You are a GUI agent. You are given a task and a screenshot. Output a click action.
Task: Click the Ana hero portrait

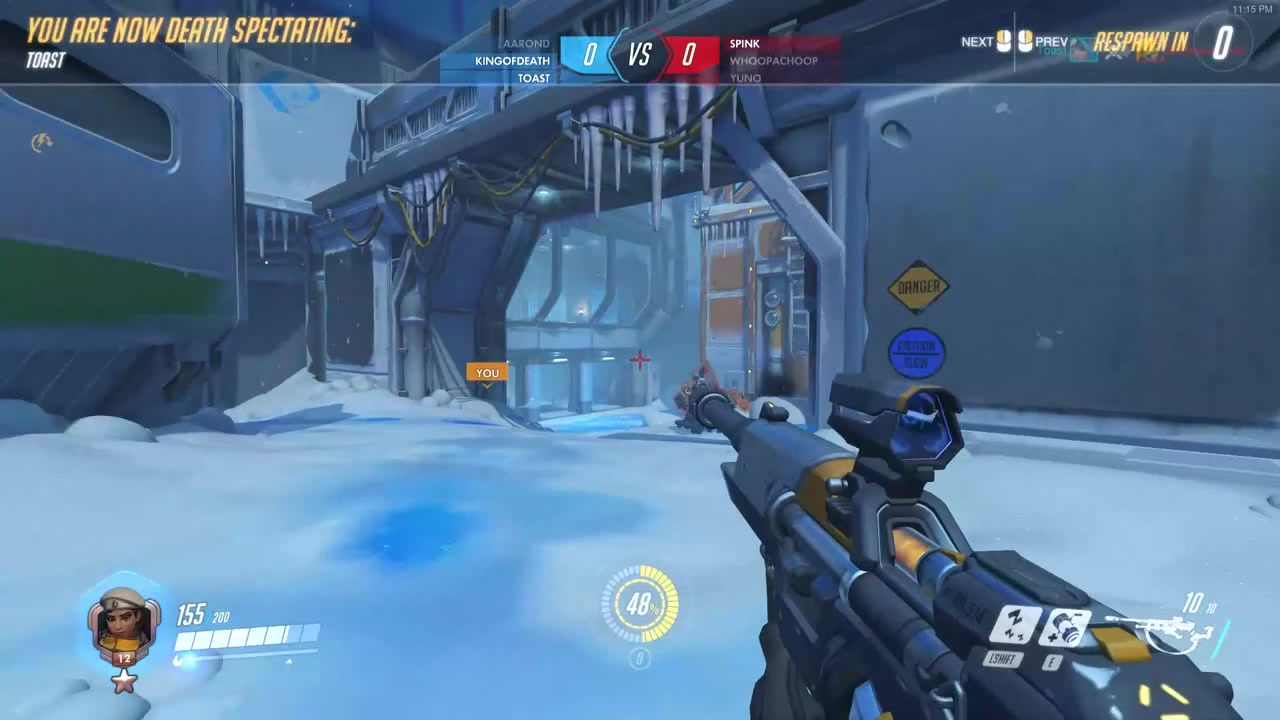(x=122, y=625)
